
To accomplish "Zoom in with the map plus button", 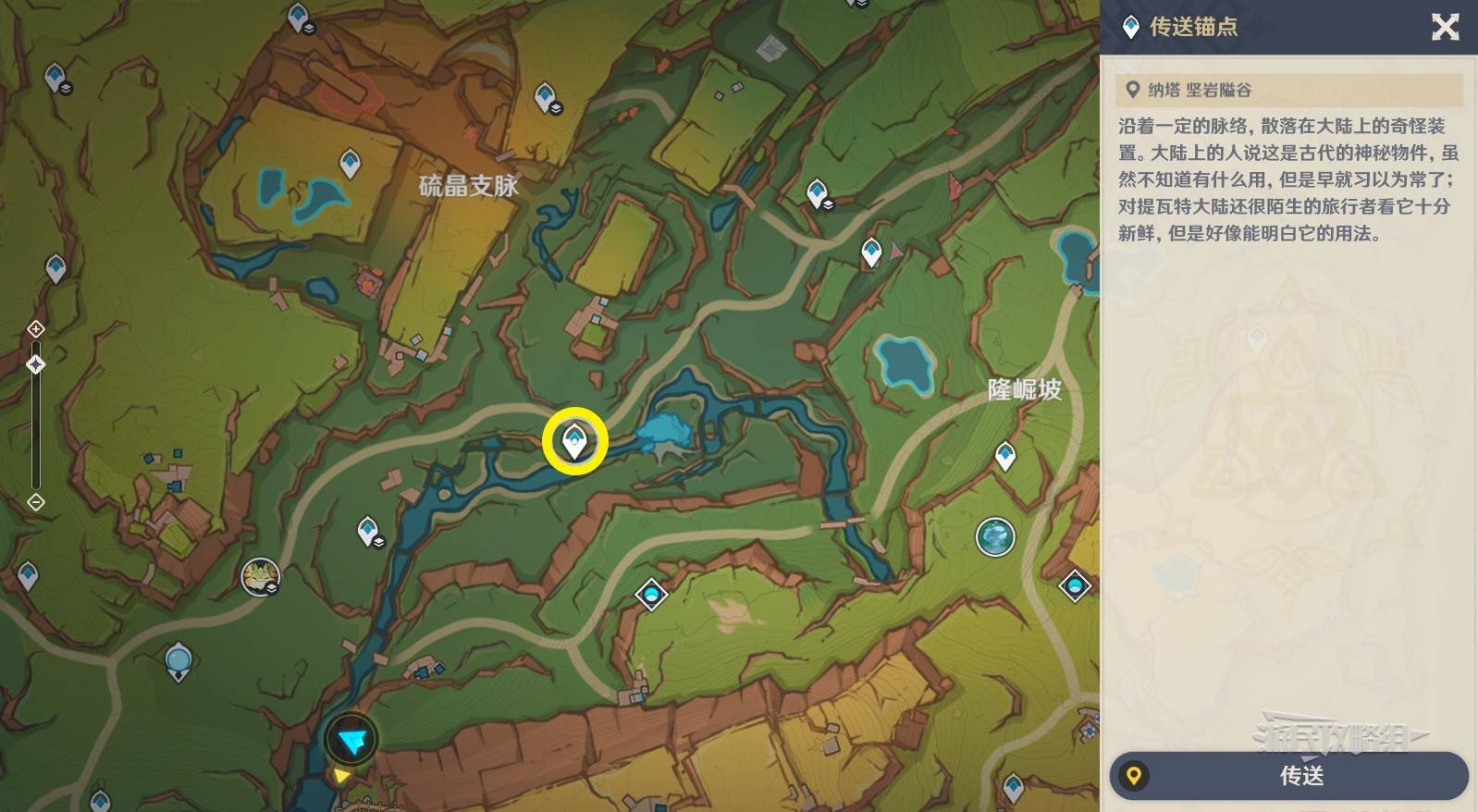I will coord(35,329).
